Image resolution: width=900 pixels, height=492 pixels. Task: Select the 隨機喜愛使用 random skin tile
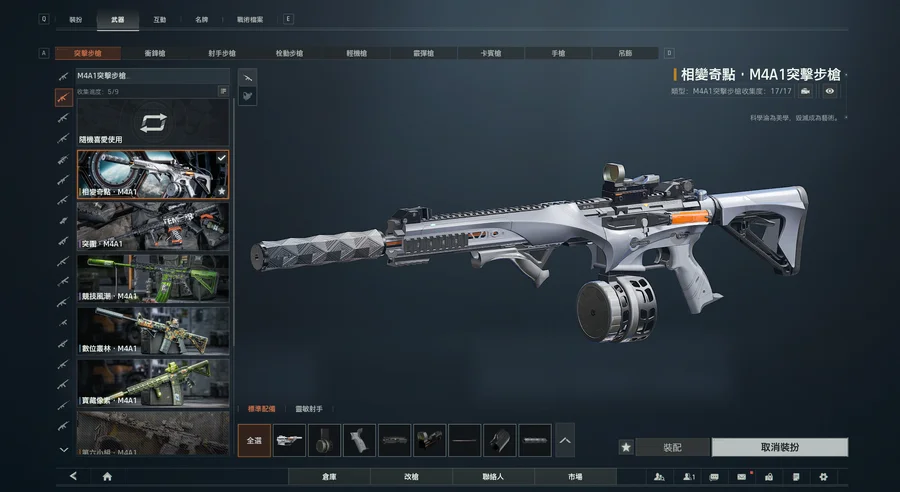point(153,124)
